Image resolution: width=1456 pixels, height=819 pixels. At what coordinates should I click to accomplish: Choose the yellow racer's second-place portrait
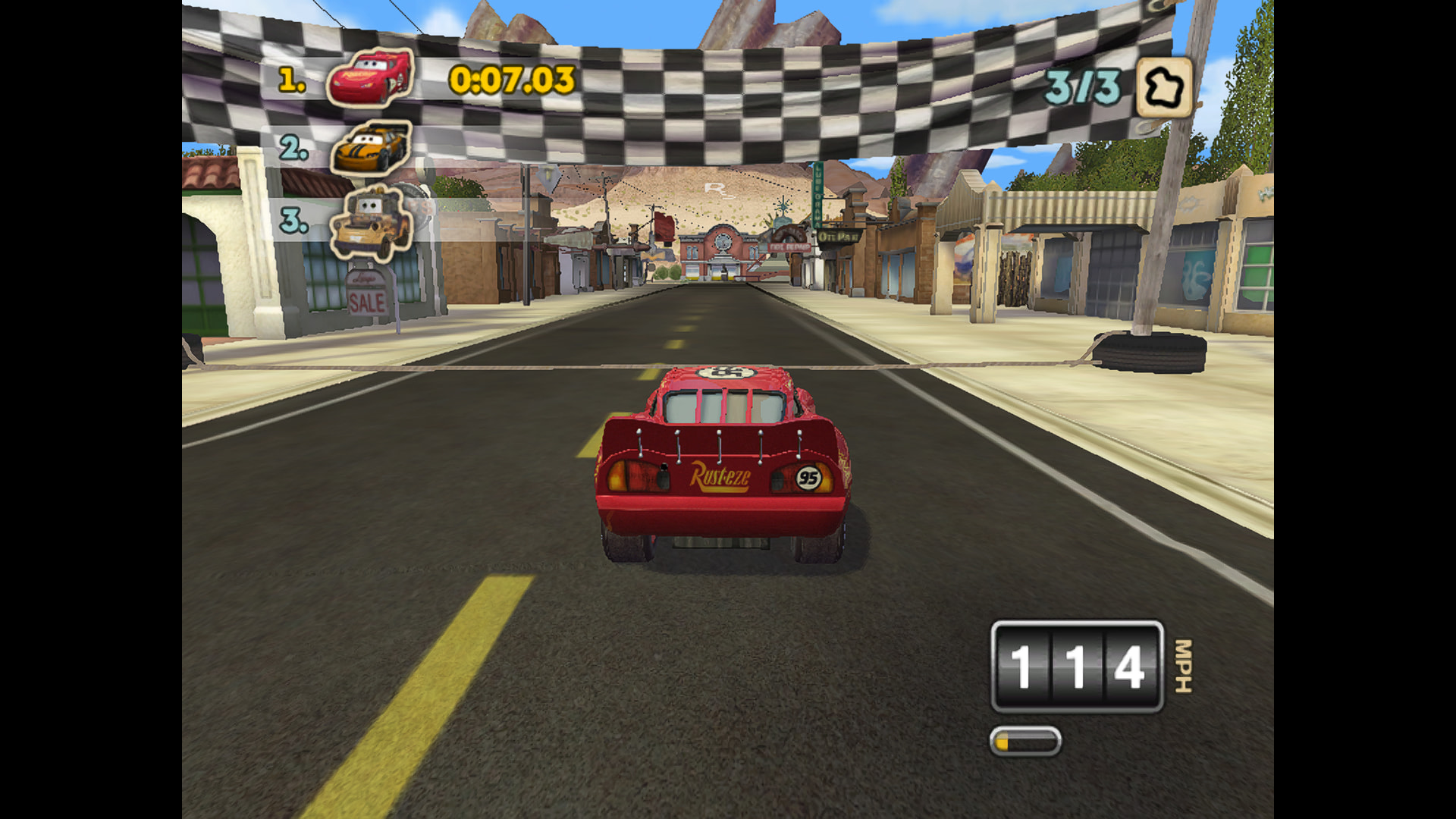[372, 147]
